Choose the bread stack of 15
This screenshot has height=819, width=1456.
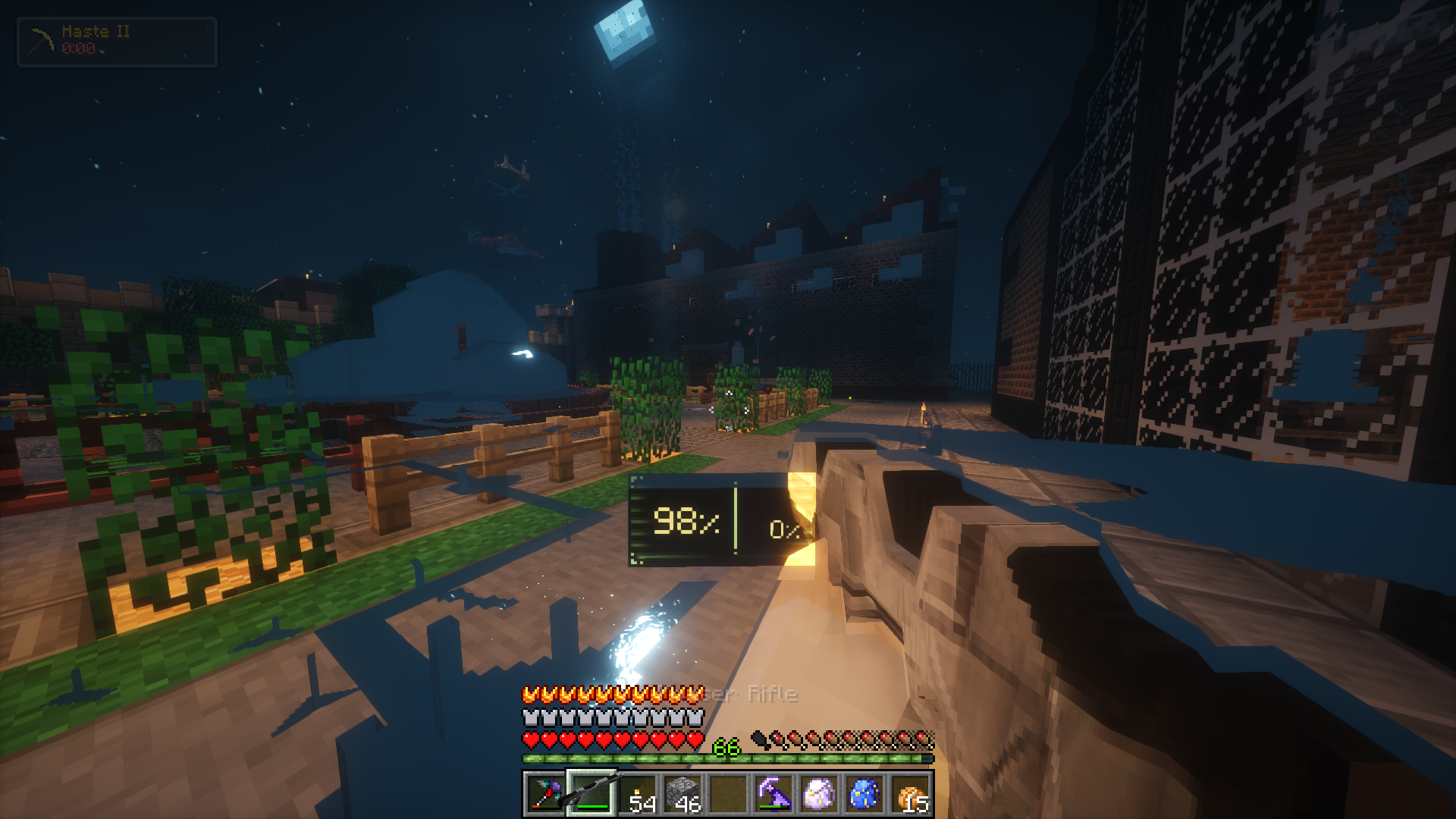click(911, 794)
